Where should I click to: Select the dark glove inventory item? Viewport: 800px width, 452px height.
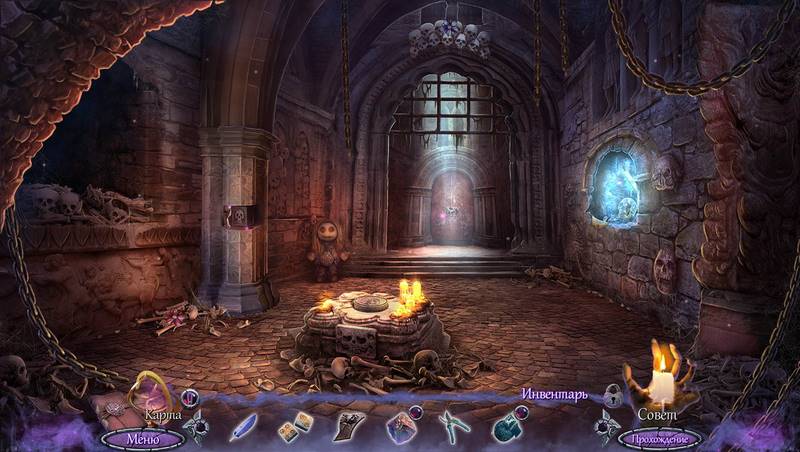click(x=348, y=426)
